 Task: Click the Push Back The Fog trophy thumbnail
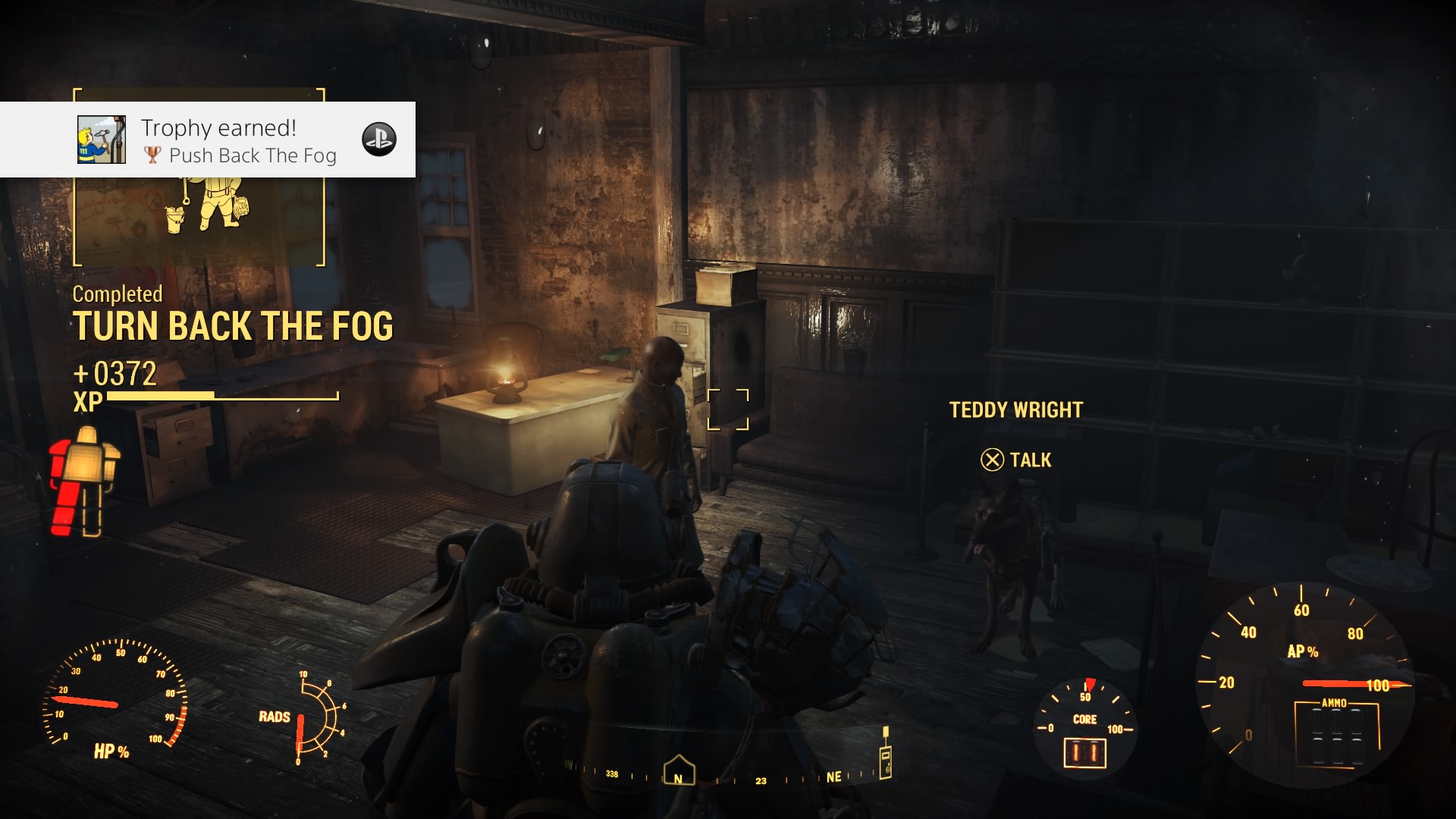click(102, 140)
